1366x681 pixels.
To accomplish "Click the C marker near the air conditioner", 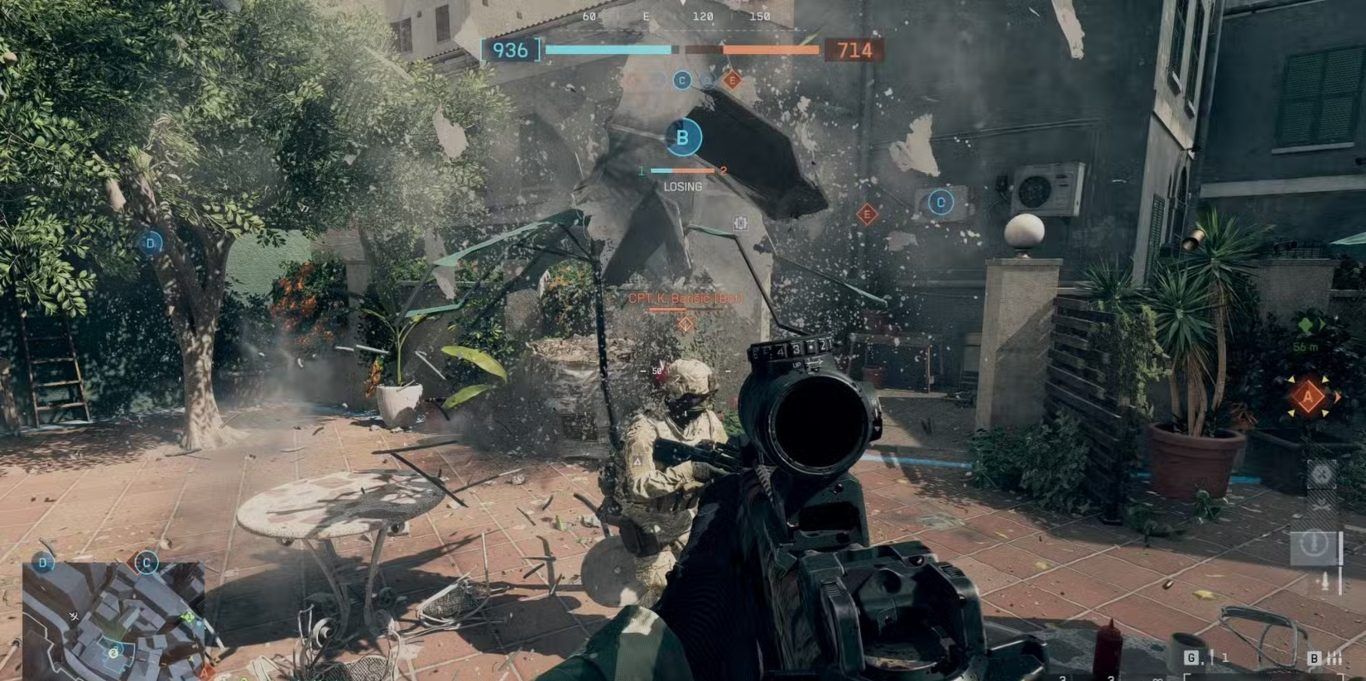I will tap(940, 203).
